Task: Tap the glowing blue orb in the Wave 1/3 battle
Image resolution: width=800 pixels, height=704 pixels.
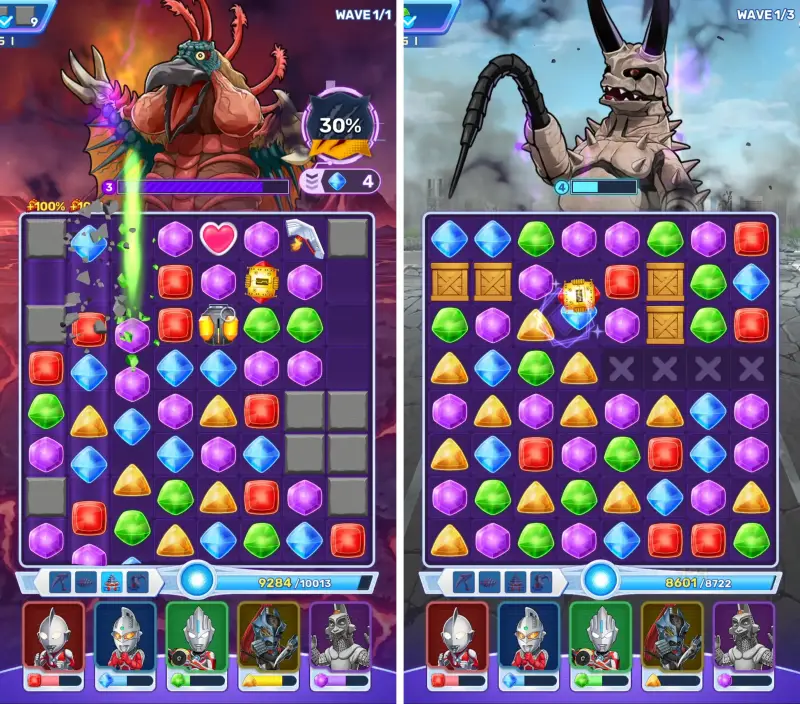Action: [x=601, y=579]
